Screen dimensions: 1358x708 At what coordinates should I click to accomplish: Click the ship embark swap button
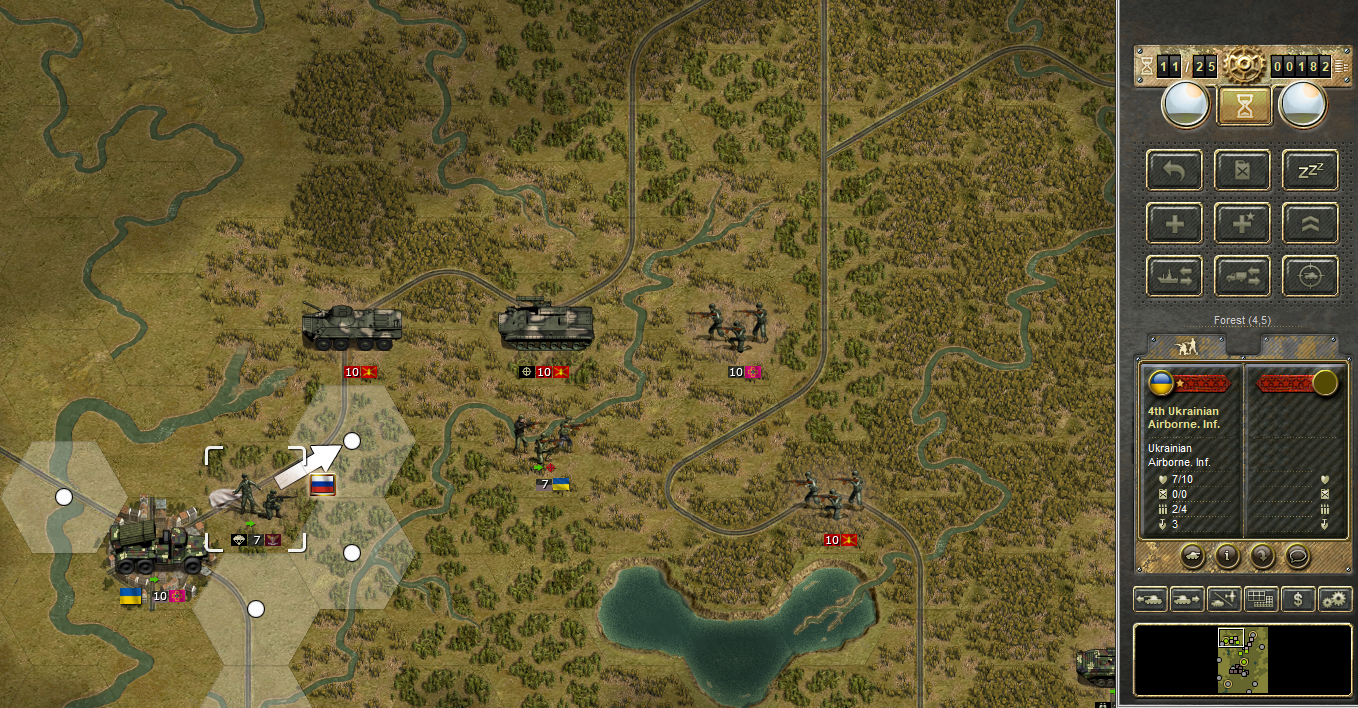[x=1175, y=276]
